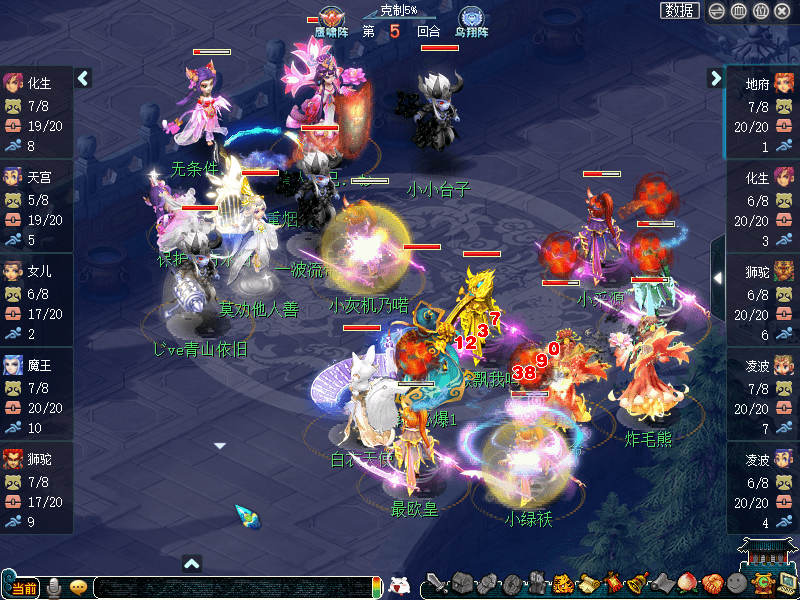Expand the chat box with the up arrow

(193, 563)
